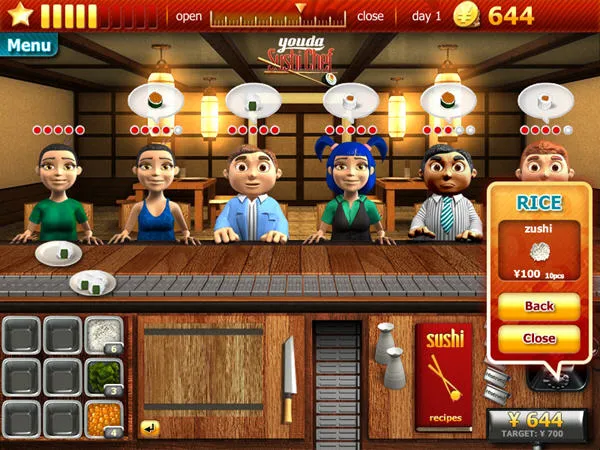Open the Menu button
Viewport: 600px width, 450px height.
coord(28,45)
